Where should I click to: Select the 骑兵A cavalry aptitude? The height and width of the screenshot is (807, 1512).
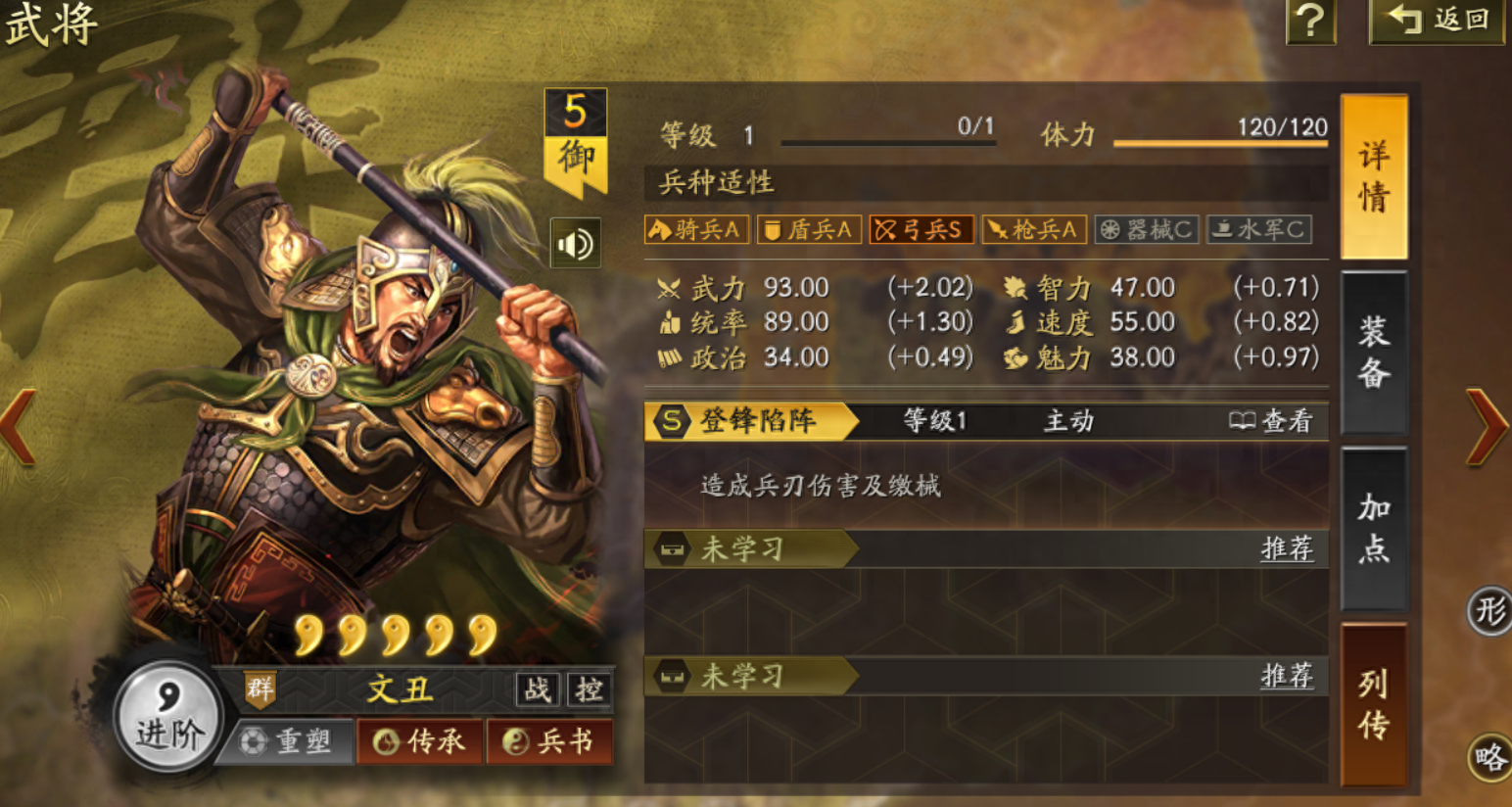pos(696,229)
